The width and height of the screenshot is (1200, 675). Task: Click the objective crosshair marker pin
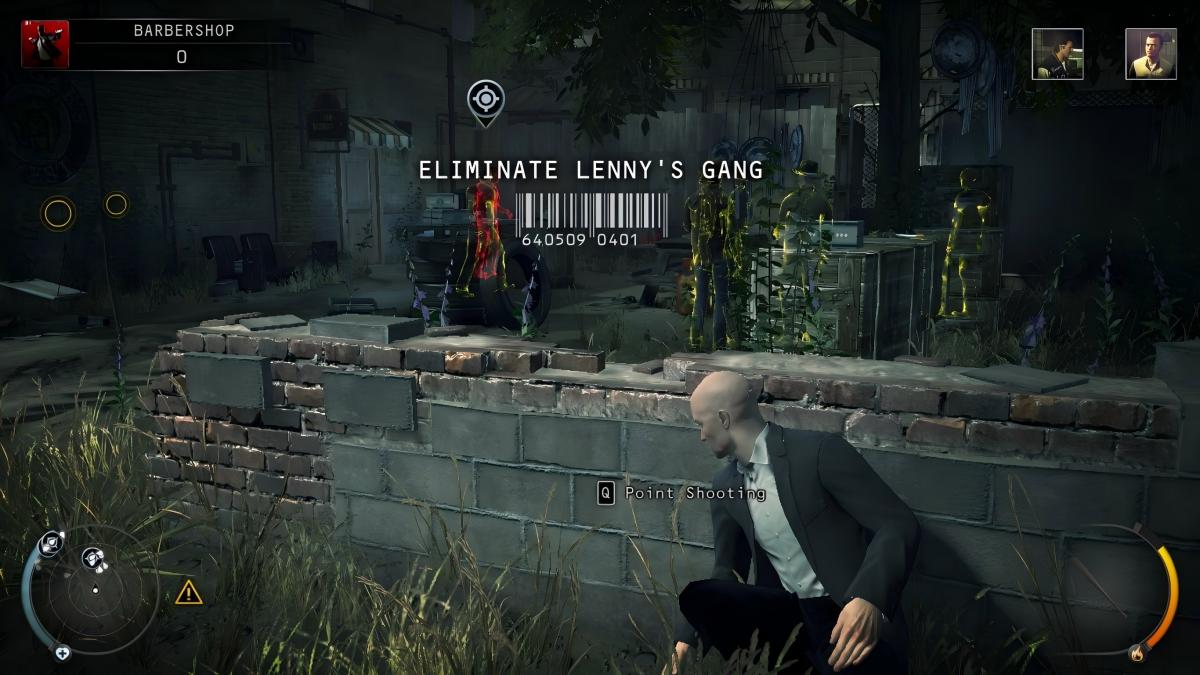(485, 100)
